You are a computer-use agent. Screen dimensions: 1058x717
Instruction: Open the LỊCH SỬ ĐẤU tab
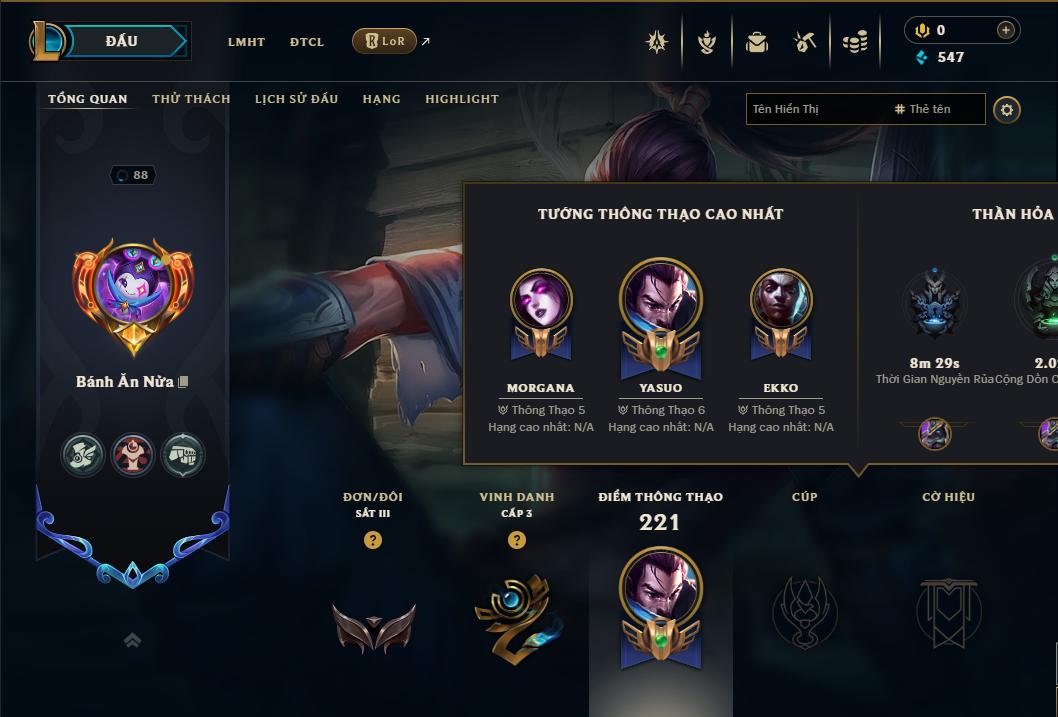(x=296, y=99)
